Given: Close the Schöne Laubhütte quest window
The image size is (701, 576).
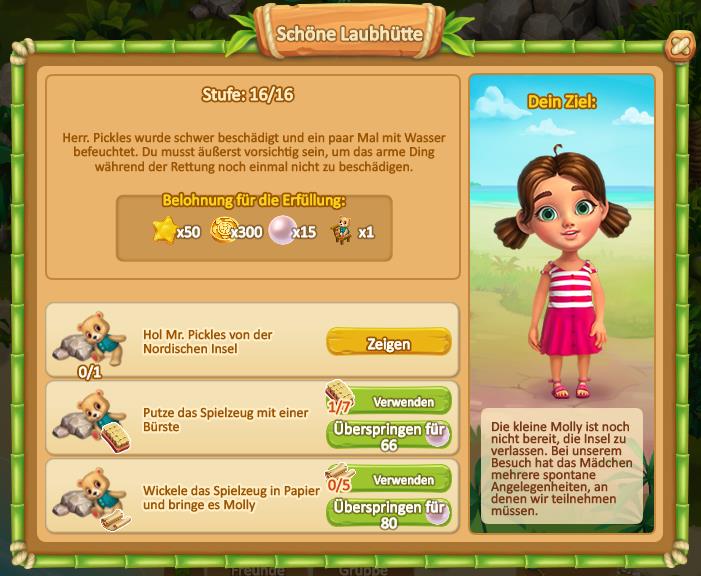Looking at the screenshot, I should pyautogui.click(x=679, y=46).
